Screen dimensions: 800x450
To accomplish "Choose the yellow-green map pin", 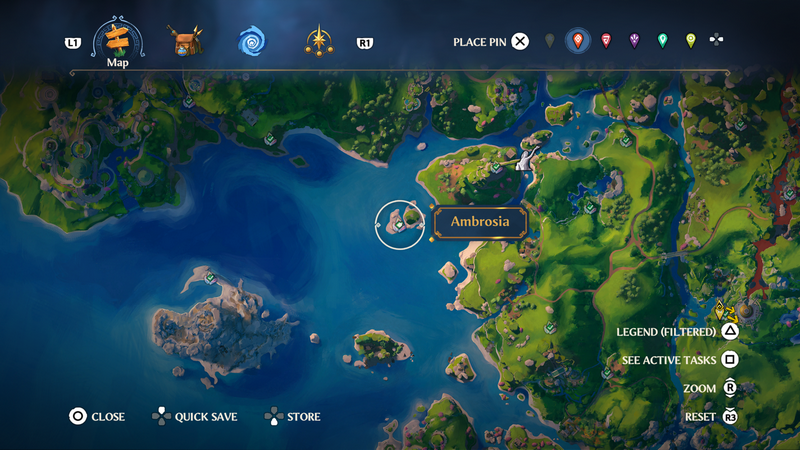I will [690, 41].
